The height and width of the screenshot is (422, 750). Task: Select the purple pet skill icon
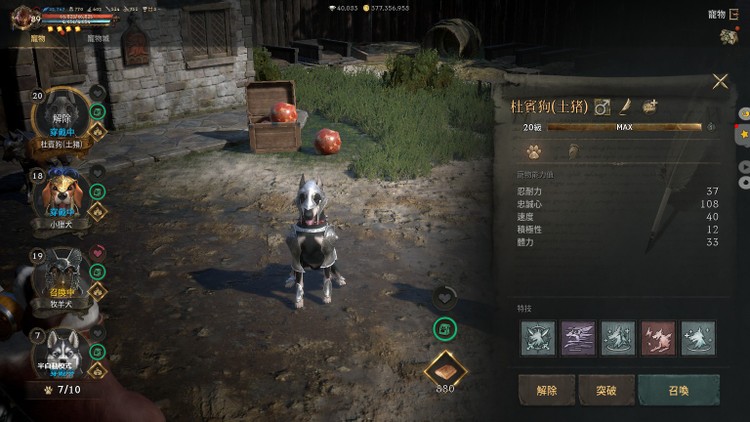pyautogui.click(x=578, y=338)
